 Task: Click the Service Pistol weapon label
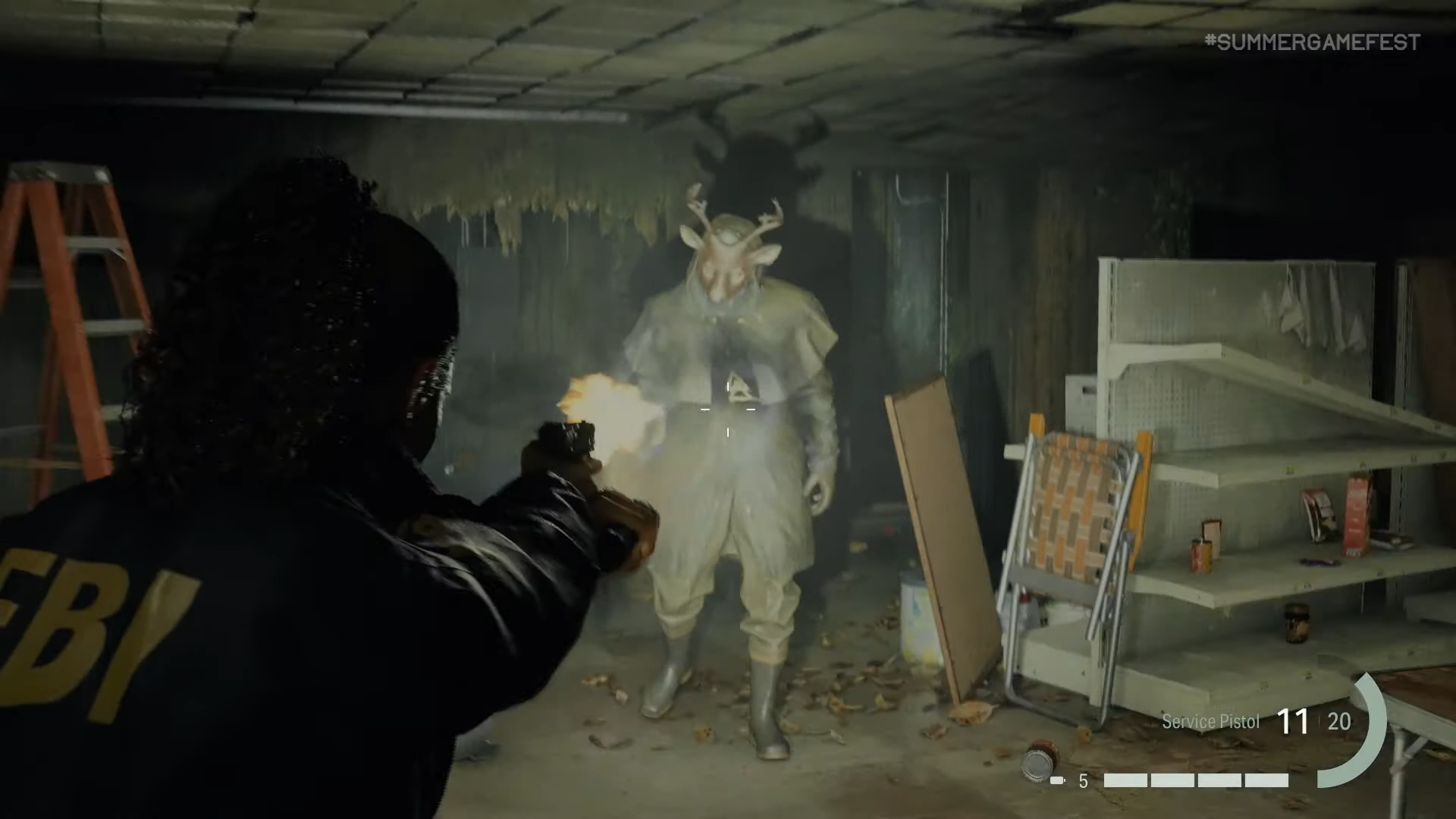pyautogui.click(x=1210, y=720)
